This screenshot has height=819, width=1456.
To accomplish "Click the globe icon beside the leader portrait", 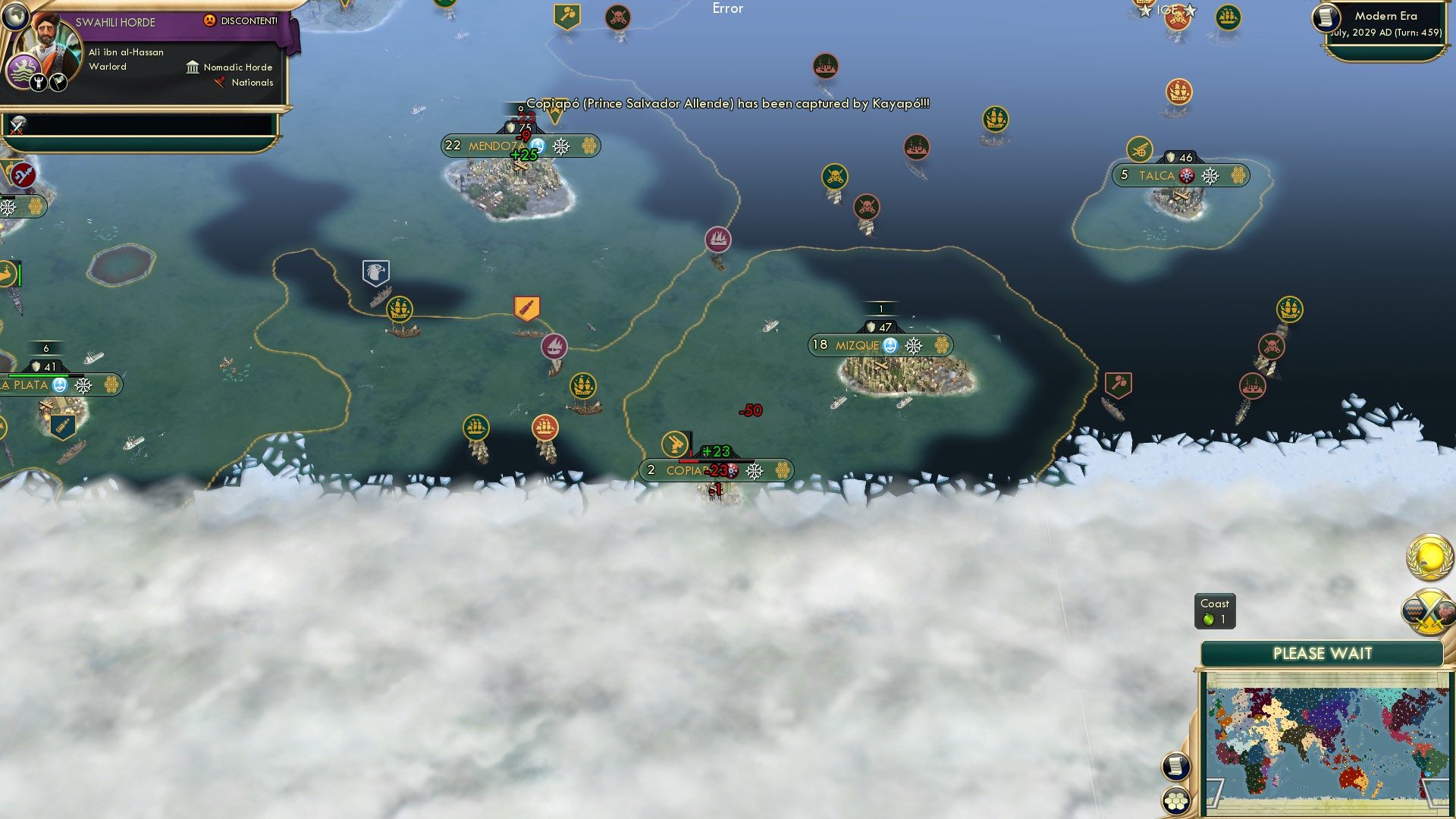I will pos(14,16).
